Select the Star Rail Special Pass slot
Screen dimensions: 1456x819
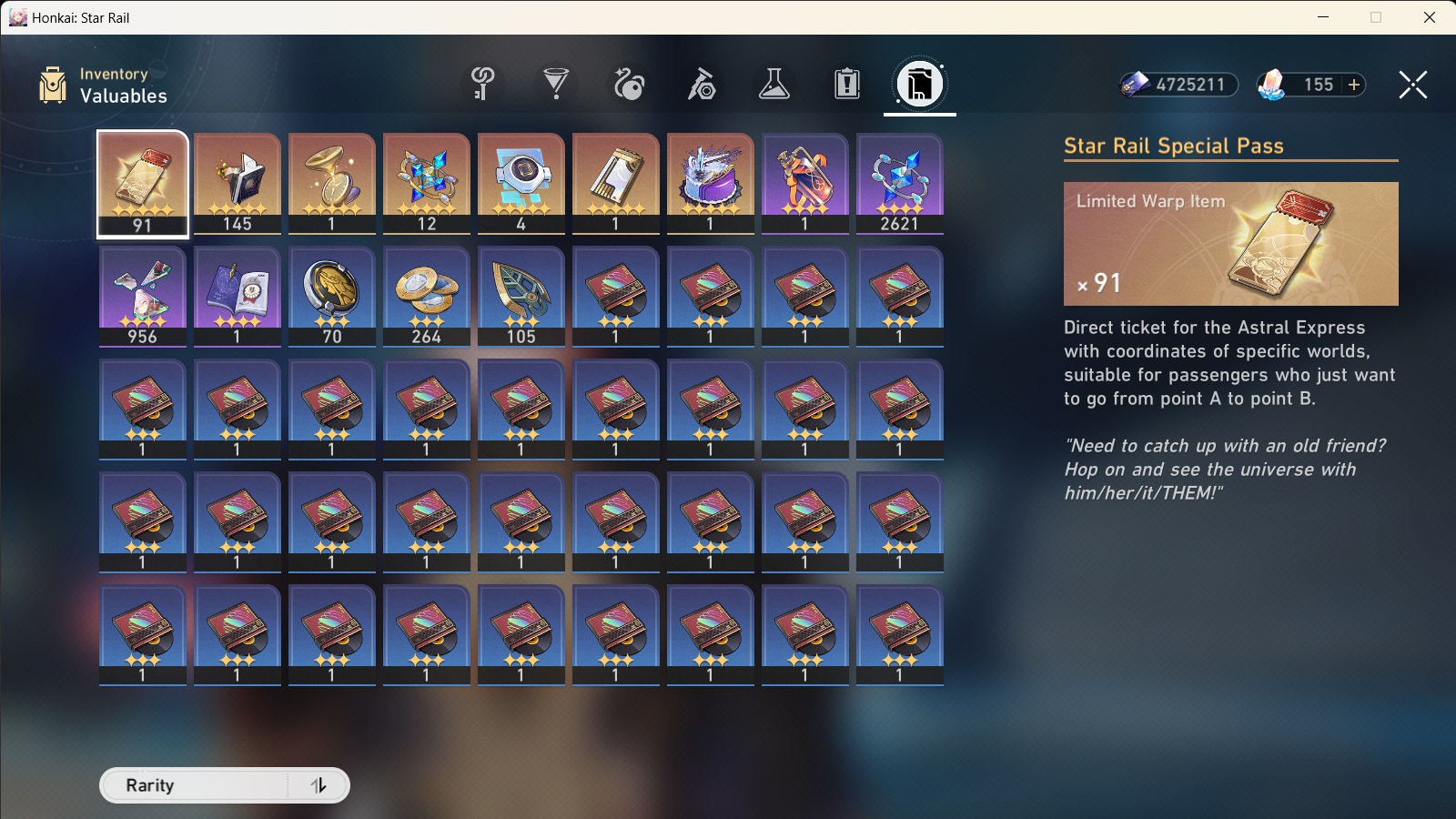142,182
